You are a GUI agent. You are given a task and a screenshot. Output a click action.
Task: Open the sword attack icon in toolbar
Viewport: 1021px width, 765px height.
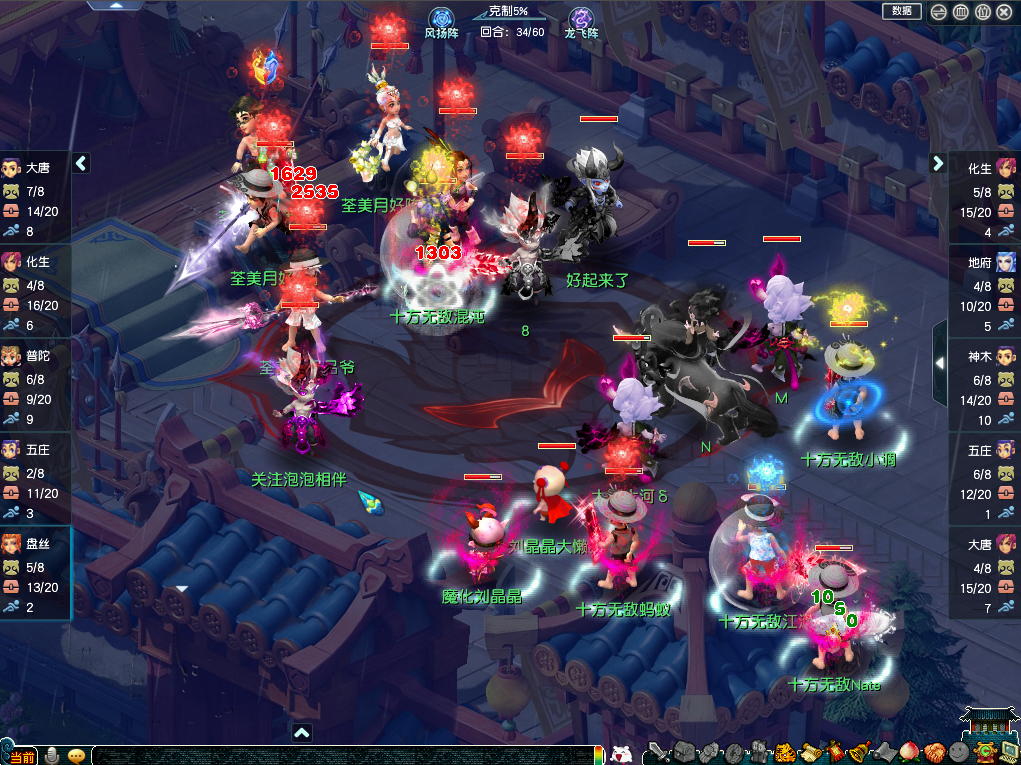[x=656, y=752]
